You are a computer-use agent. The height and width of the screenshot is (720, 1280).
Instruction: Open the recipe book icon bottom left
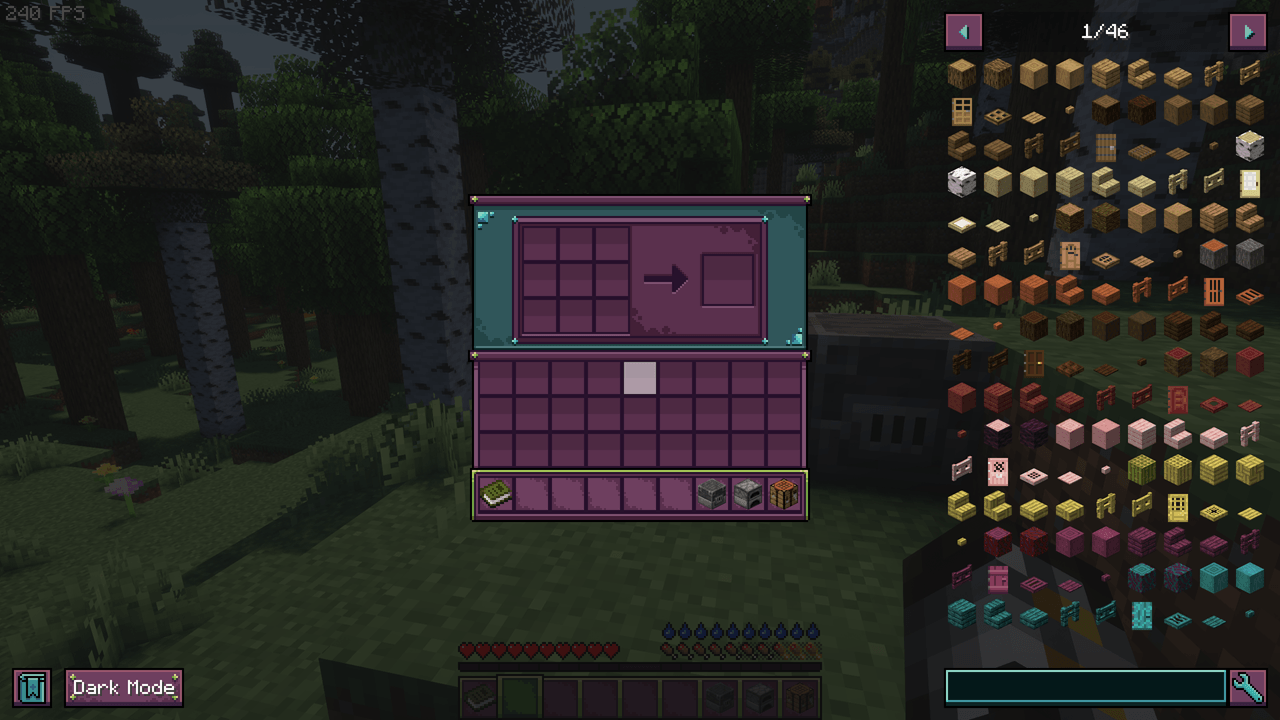[x=33, y=687]
